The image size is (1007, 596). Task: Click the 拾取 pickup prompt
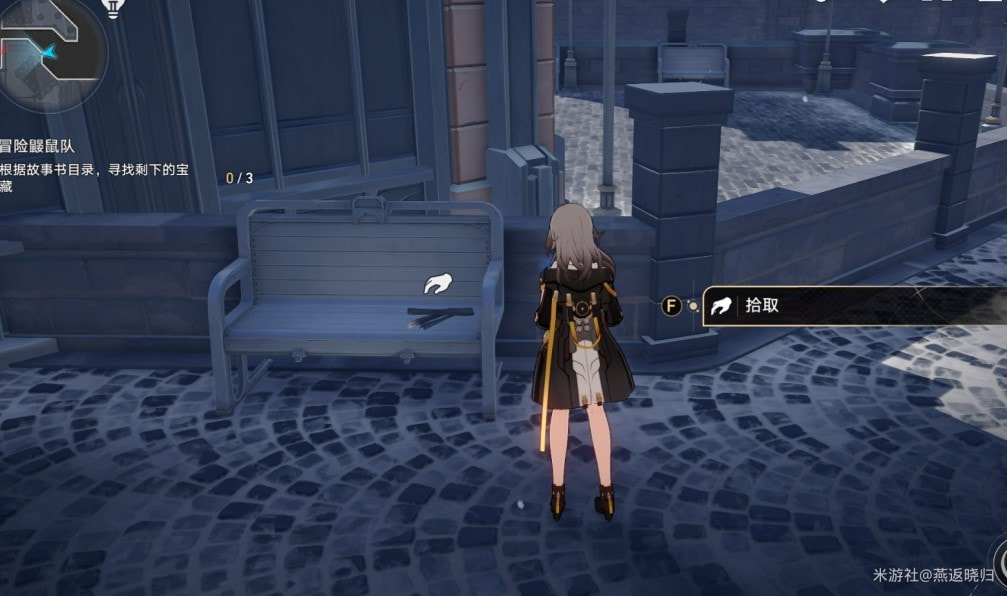850,306
